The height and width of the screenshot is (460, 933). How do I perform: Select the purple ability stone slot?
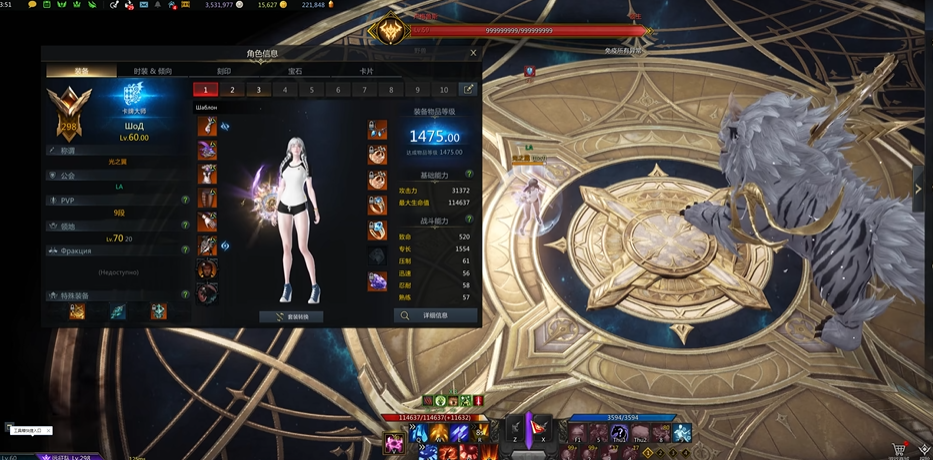(x=377, y=282)
